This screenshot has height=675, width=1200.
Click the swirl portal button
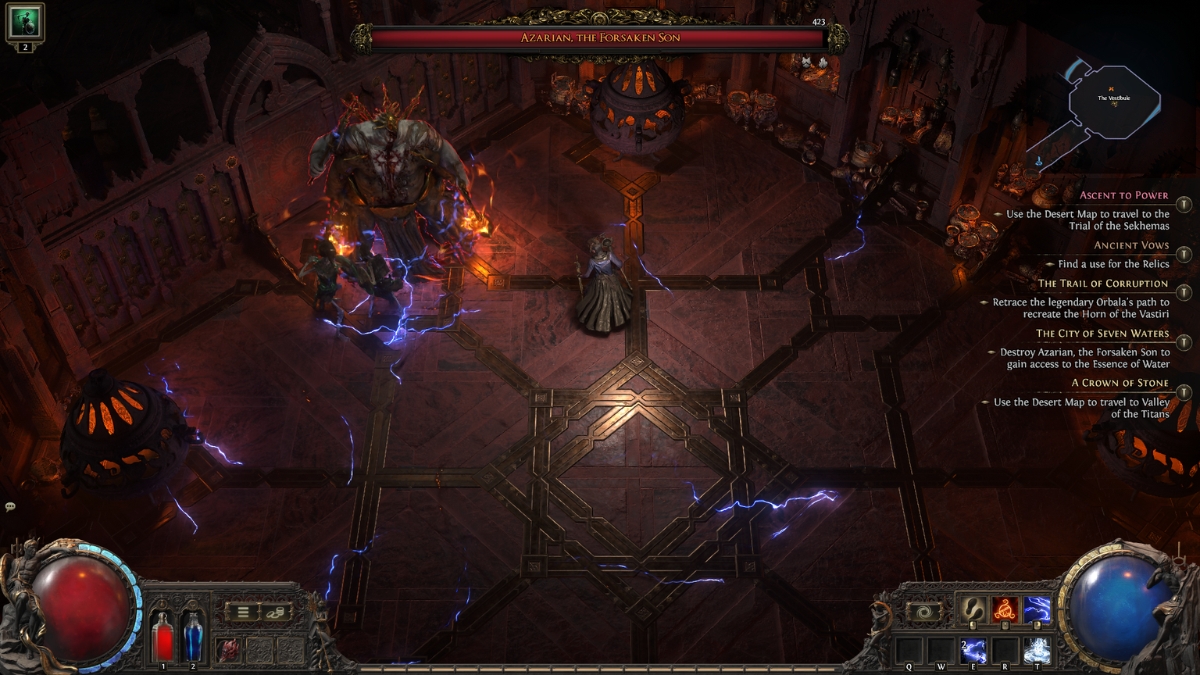pyautogui.click(x=924, y=610)
